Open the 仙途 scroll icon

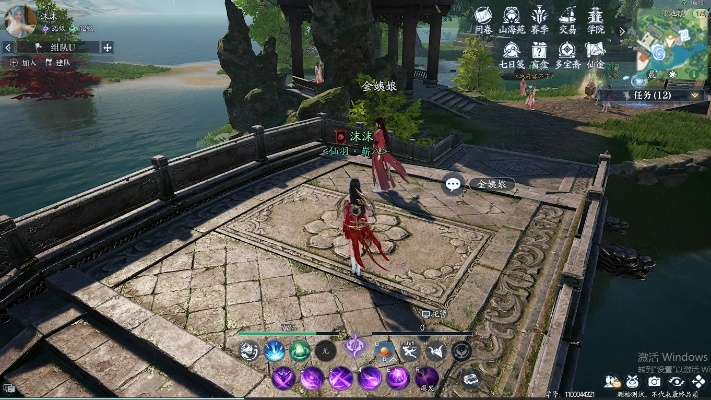[x=595, y=54]
